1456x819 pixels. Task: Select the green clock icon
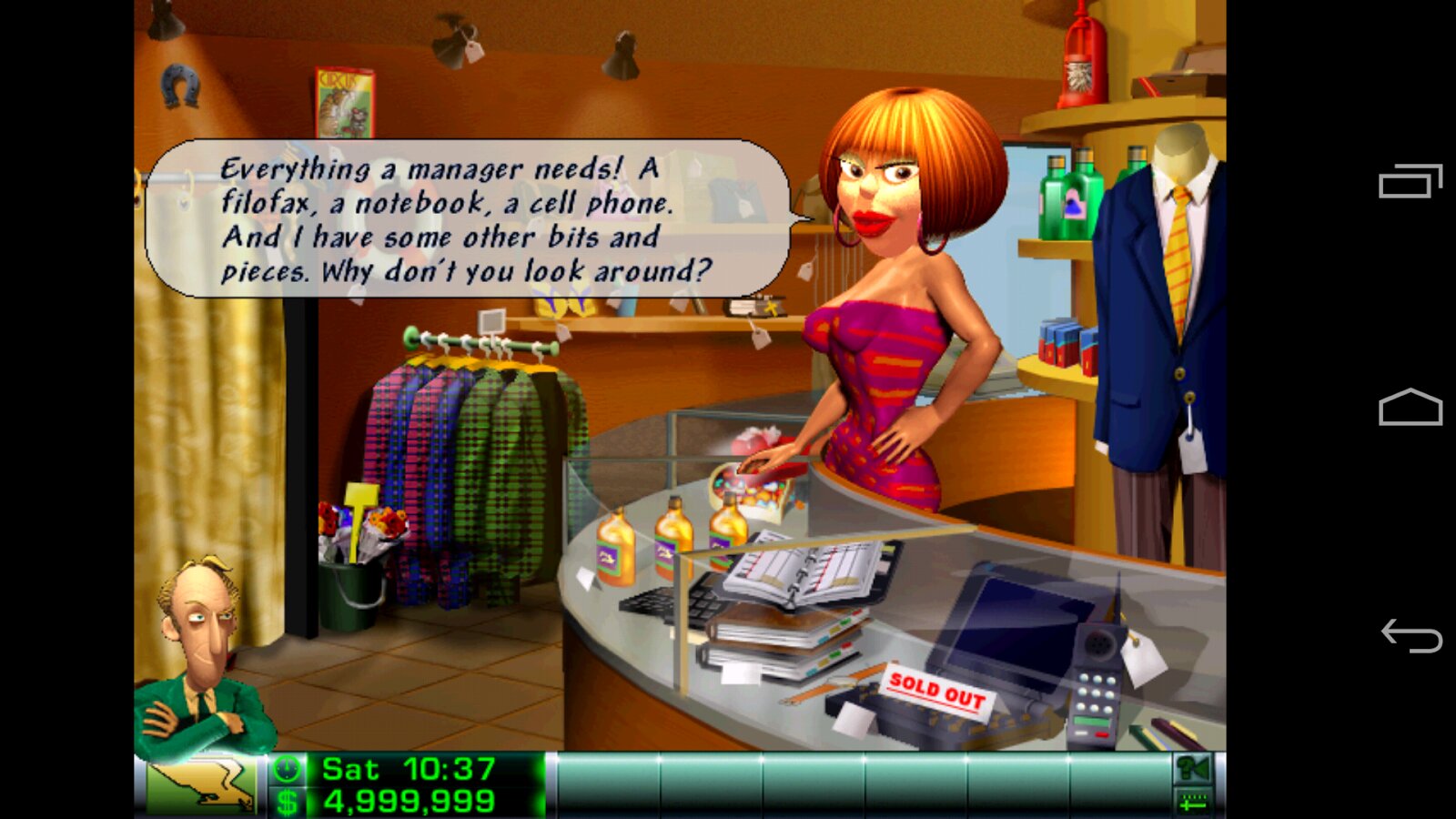pos(287,770)
